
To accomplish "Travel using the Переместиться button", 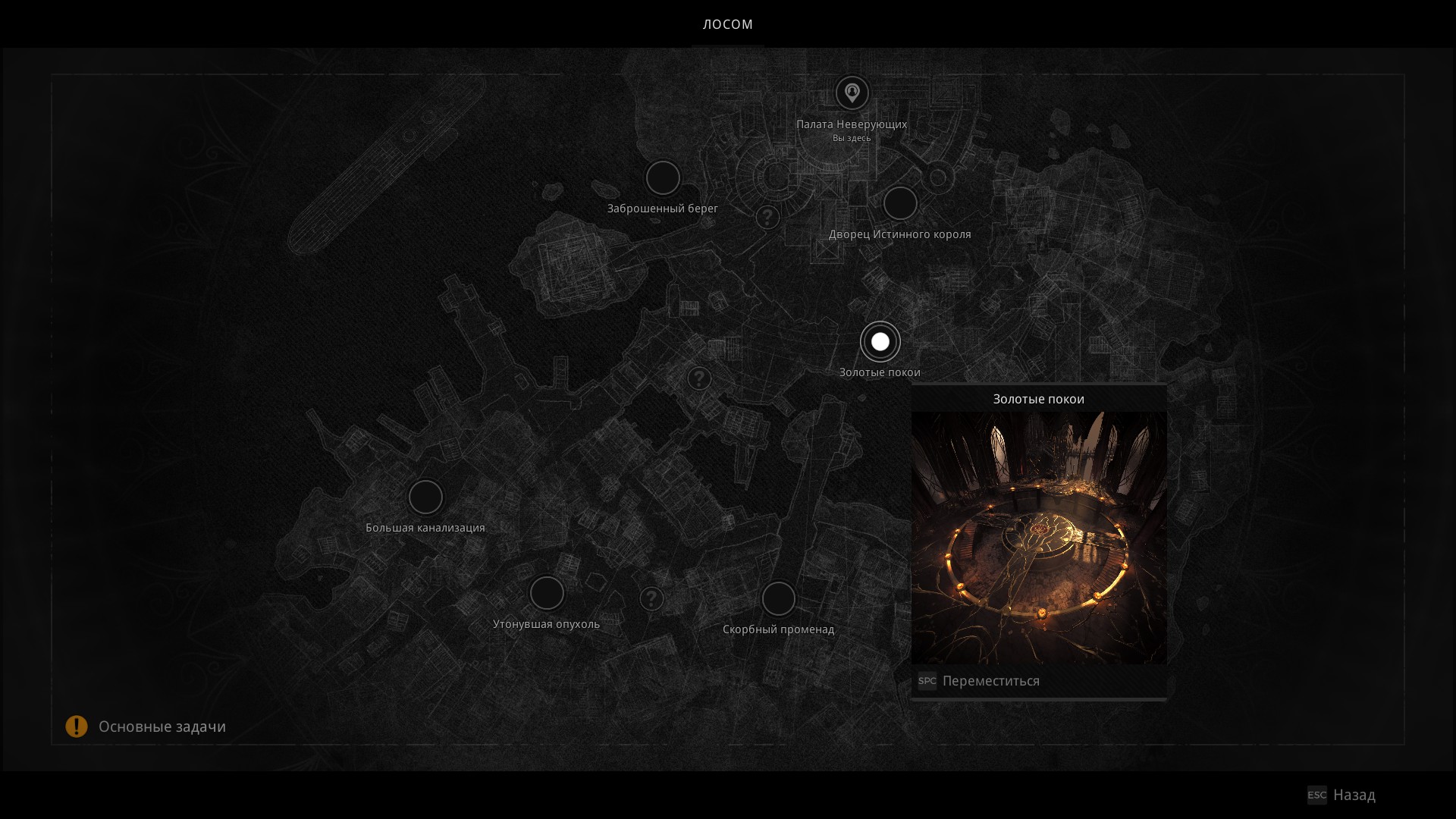I will tap(990, 681).
